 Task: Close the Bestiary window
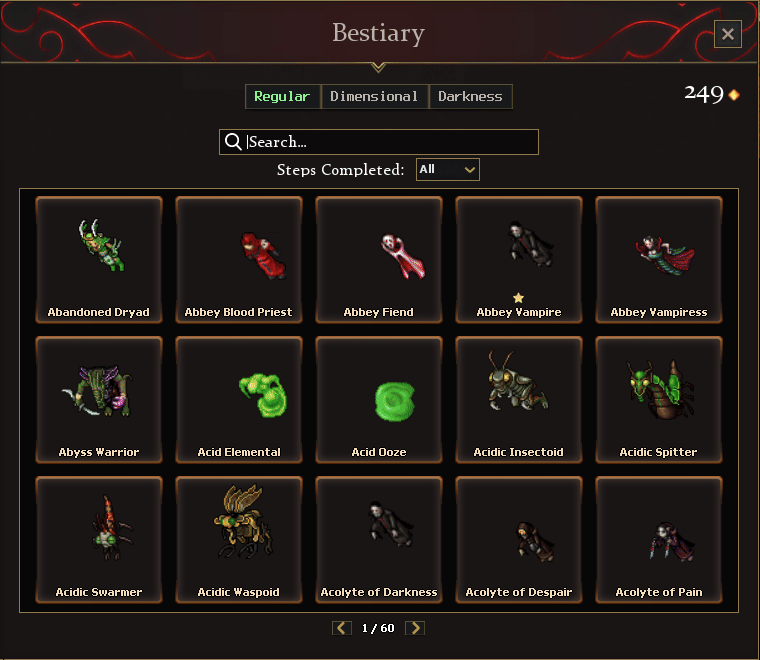coord(727,34)
